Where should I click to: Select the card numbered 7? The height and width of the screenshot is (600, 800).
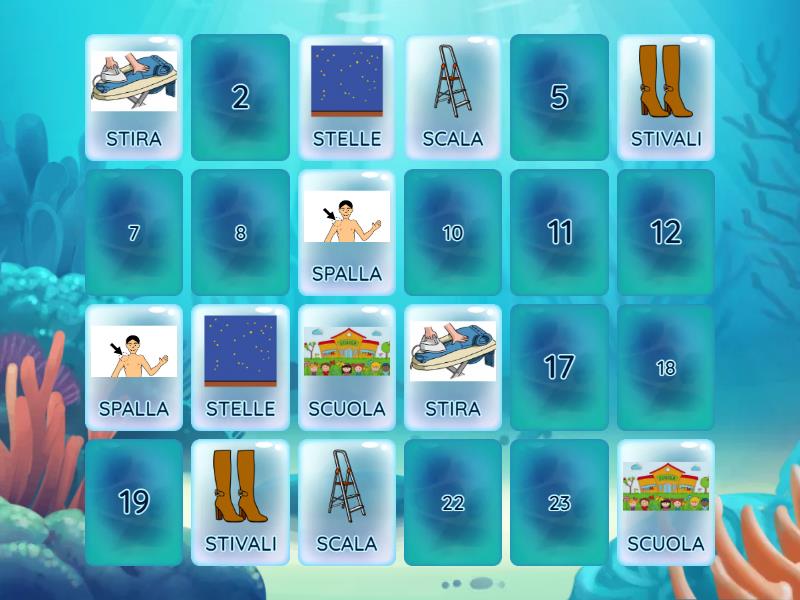pos(134,233)
